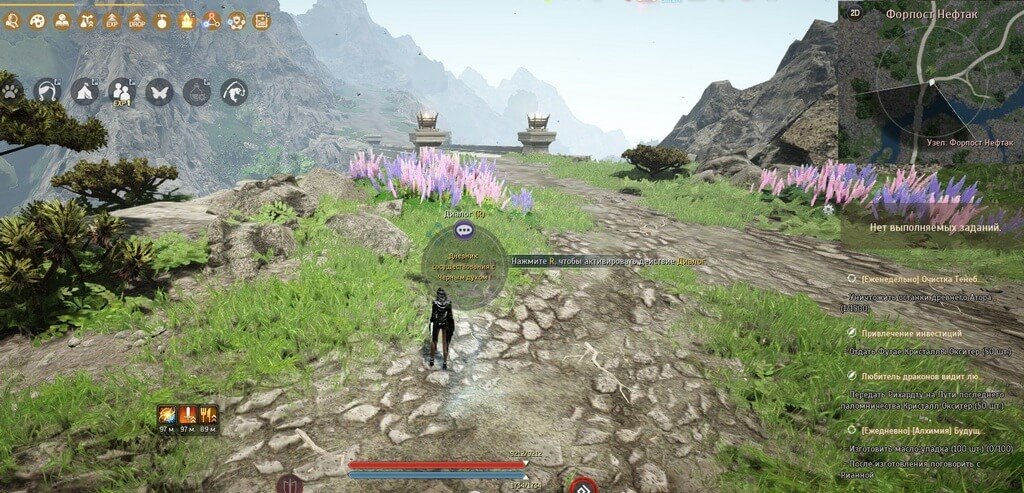Open the camp tent icon

[85, 92]
